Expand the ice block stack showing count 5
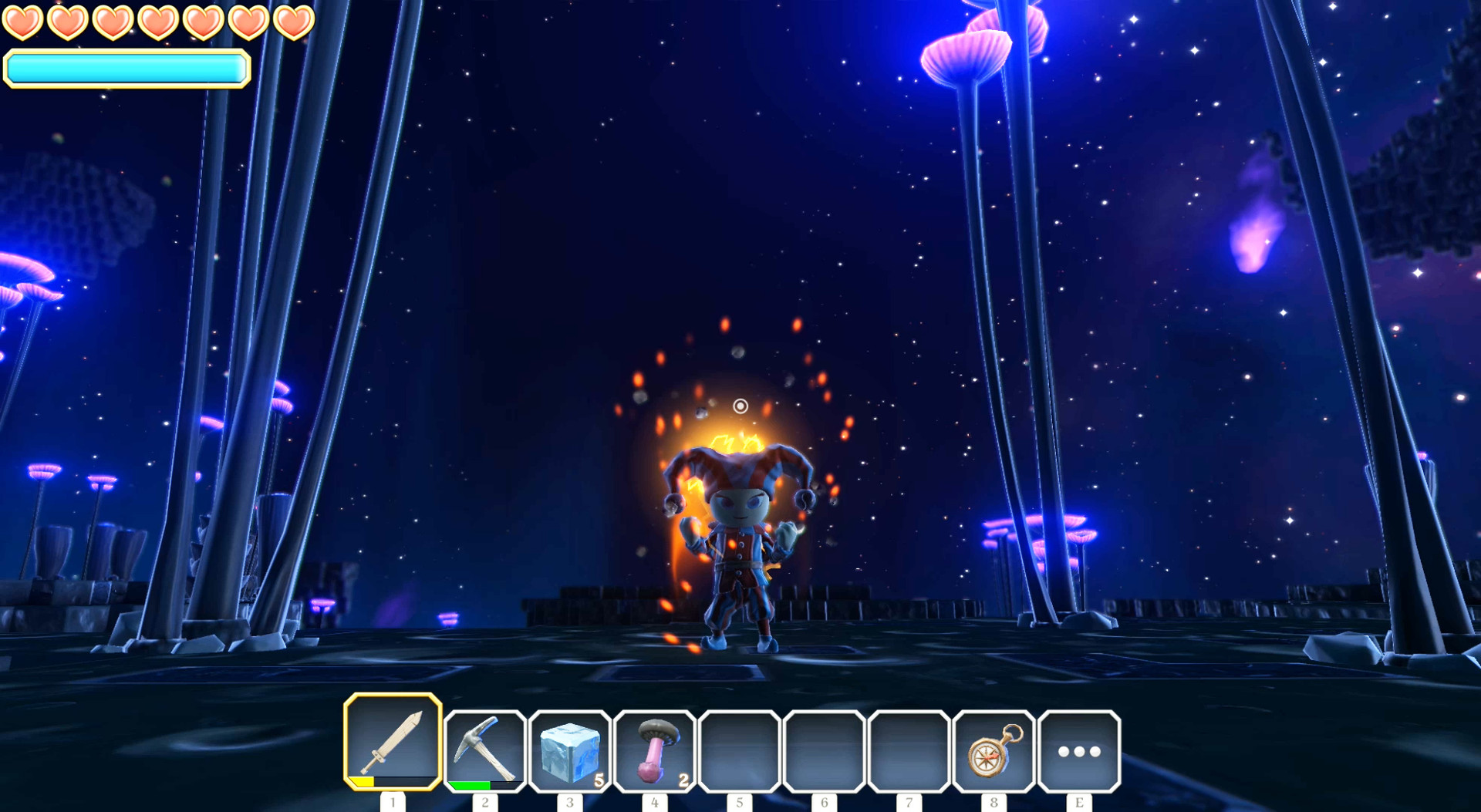Image resolution: width=1481 pixels, height=812 pixels. (600, 779)
